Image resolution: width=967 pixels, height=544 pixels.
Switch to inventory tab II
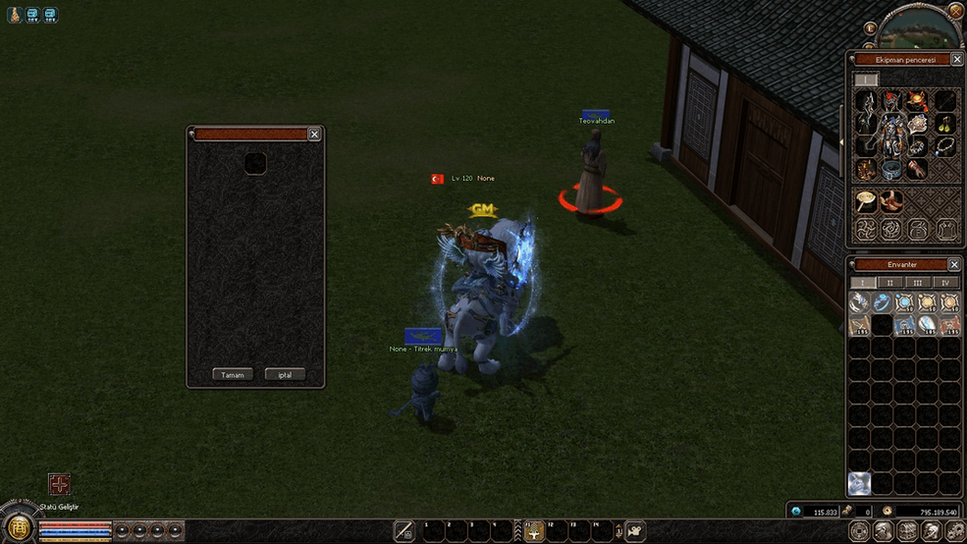[x=889, y=283]
